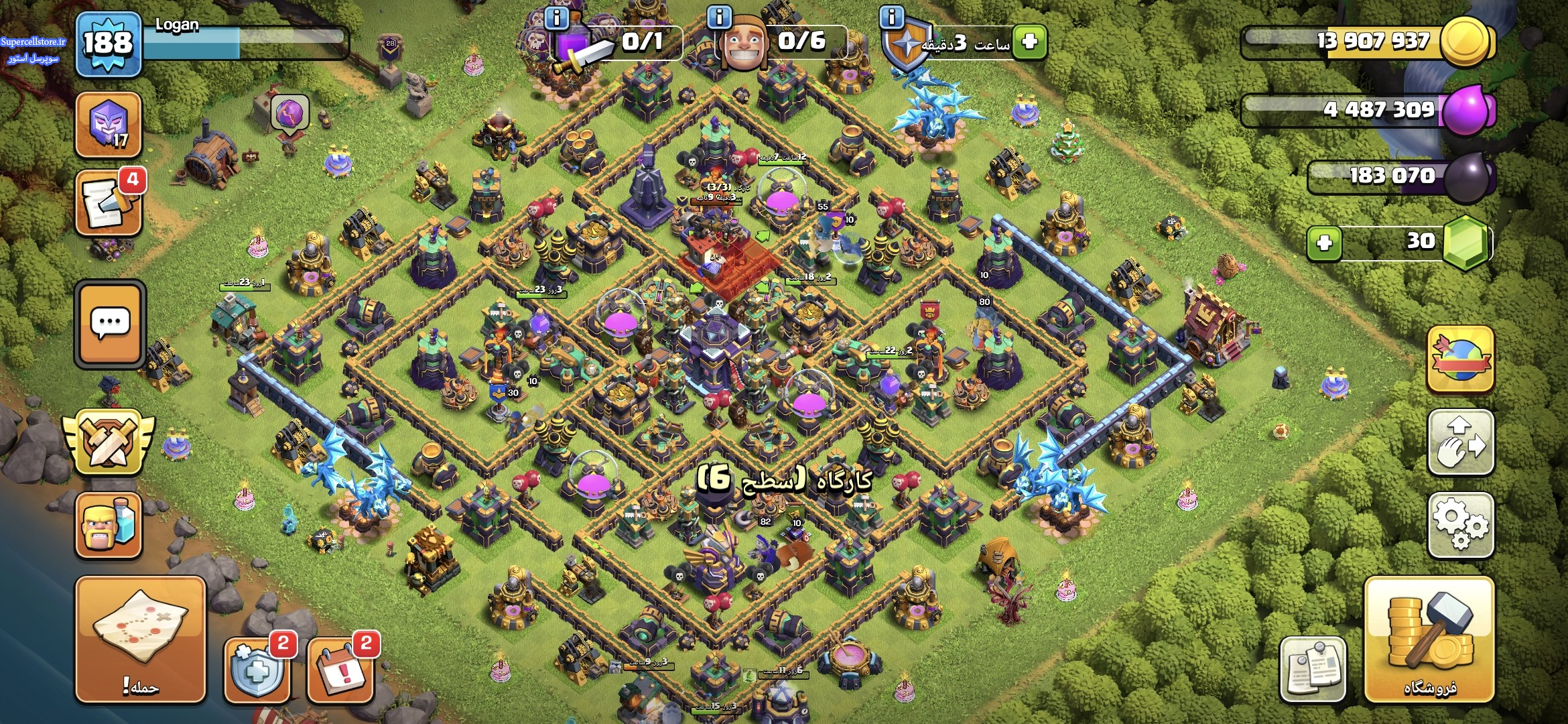Open the Shop with gold and hammer
Screen dimensions: 1568x724
click(1429, 640)
